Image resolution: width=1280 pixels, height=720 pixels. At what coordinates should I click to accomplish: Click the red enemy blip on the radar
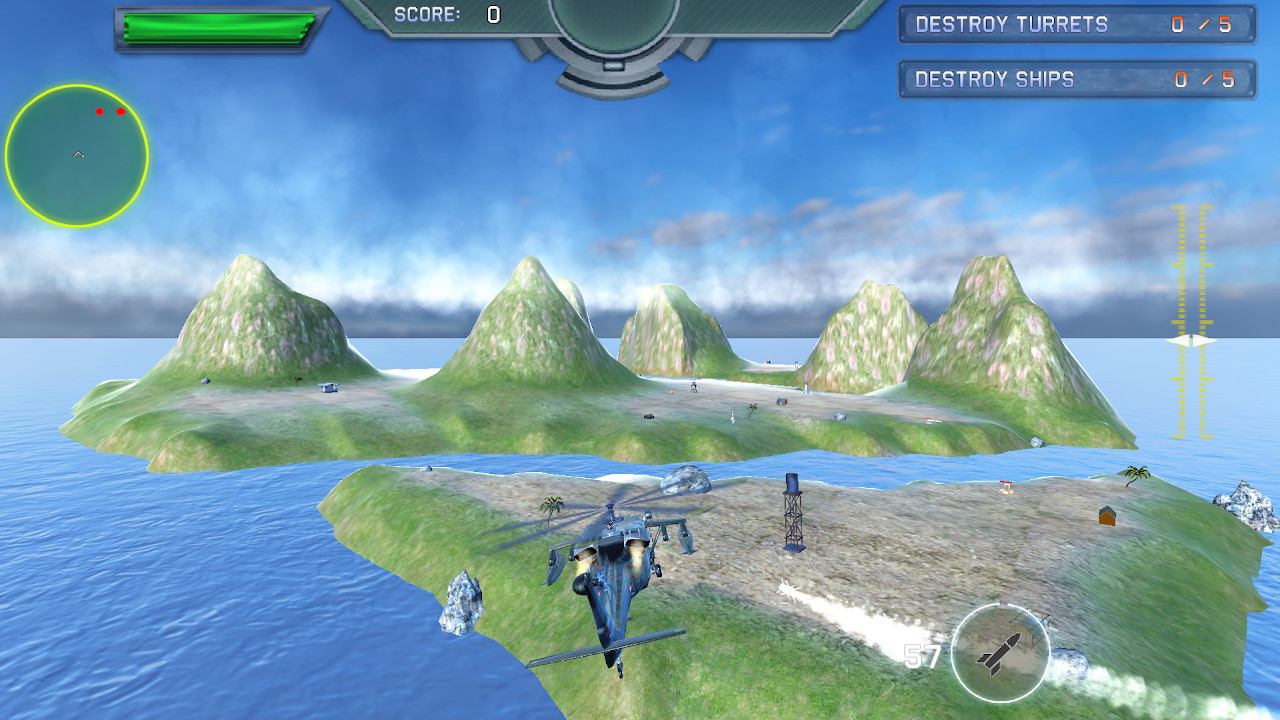[99, 109]
